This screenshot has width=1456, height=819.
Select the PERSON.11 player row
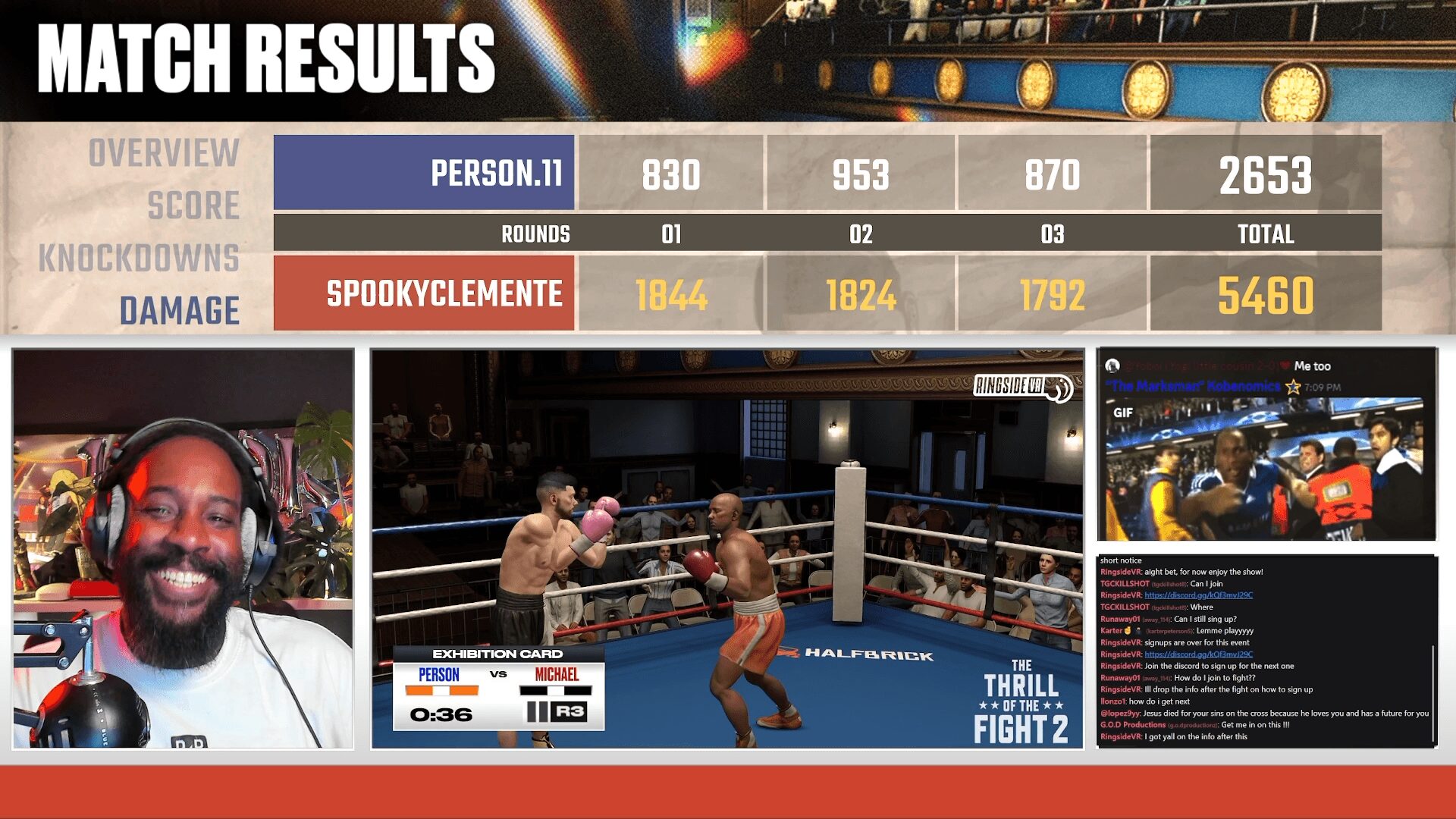coord(424,173)
